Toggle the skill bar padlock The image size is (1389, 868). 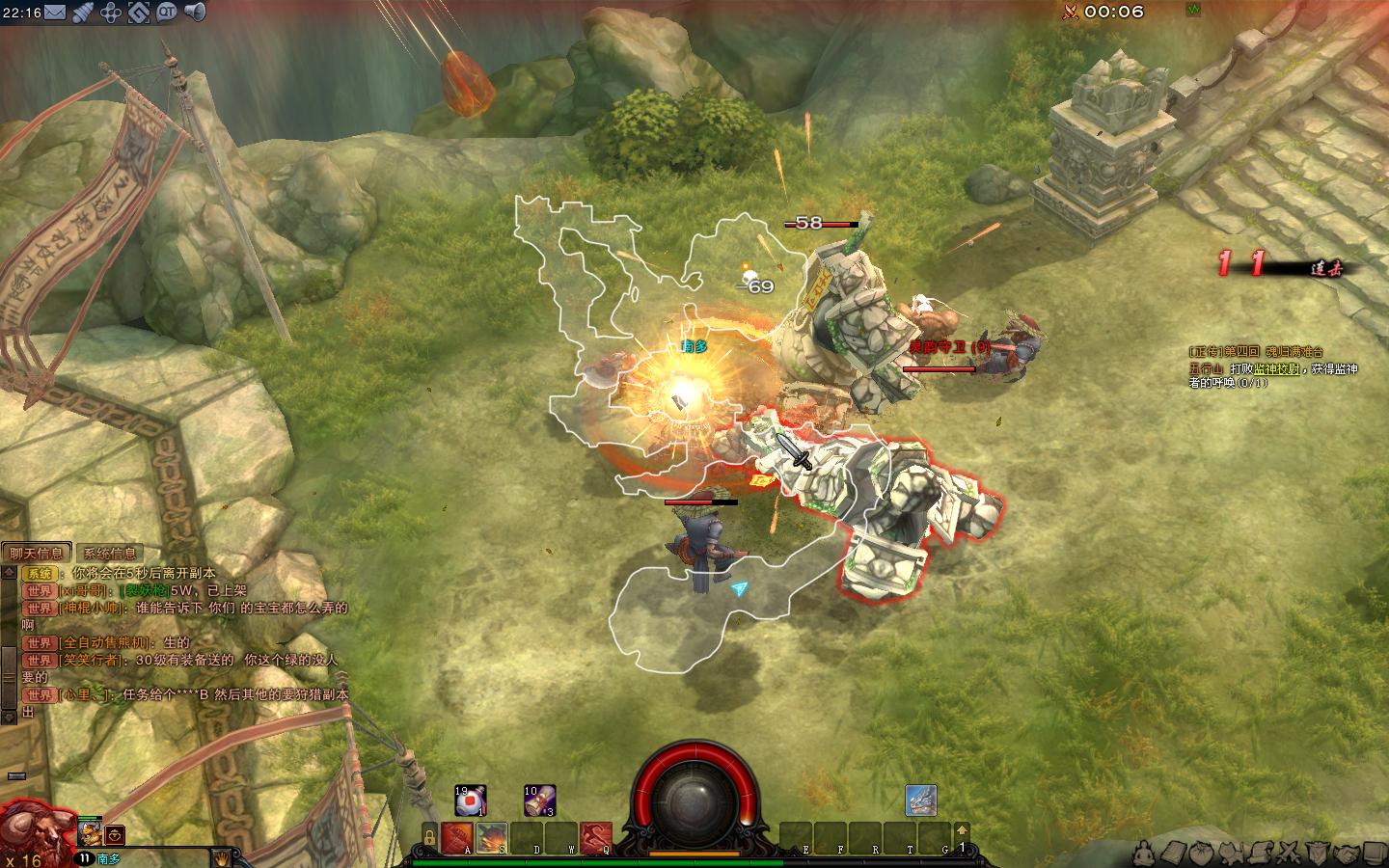click(x=428, y=837)
